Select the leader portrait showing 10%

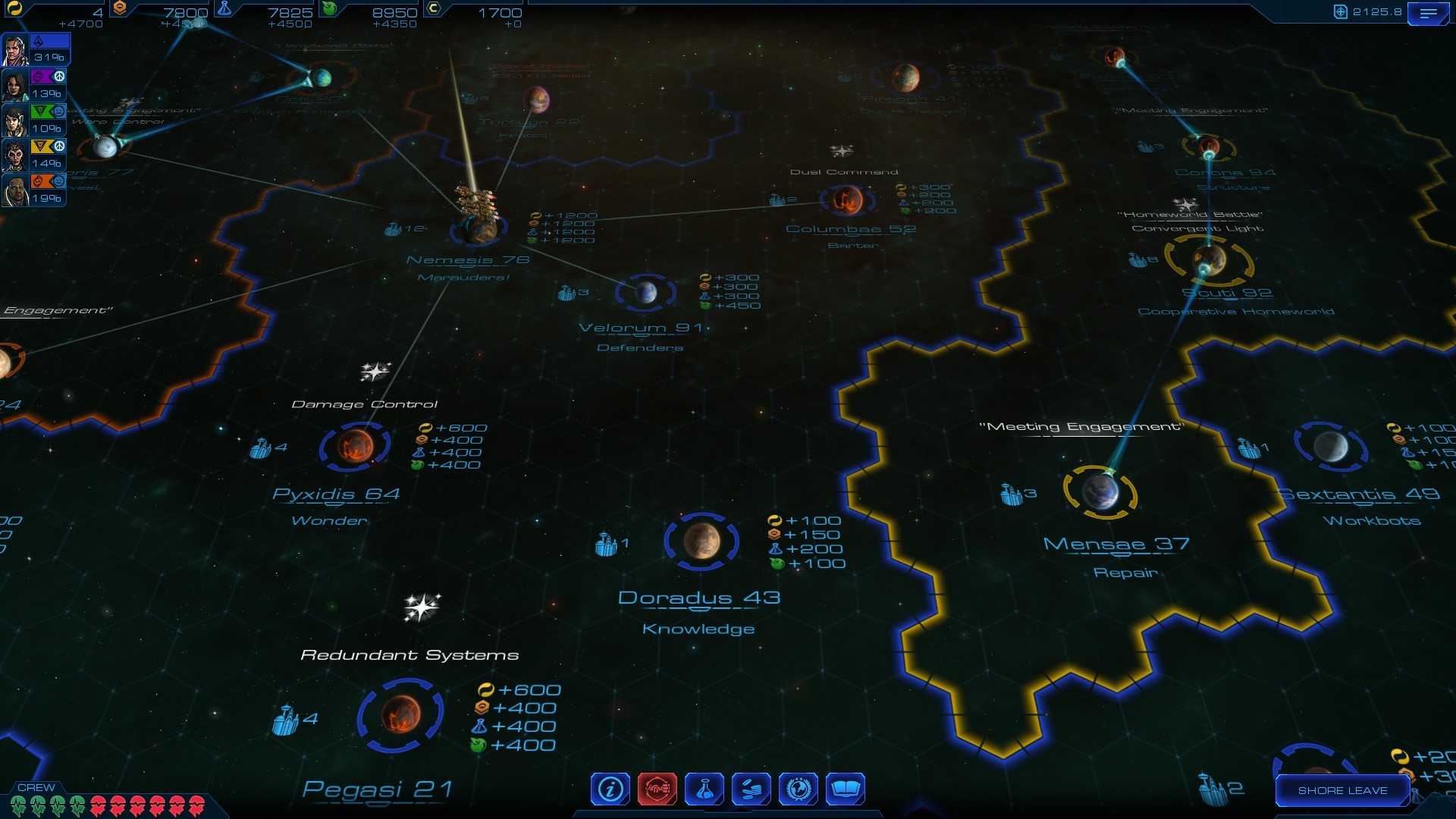coord(16,121)
